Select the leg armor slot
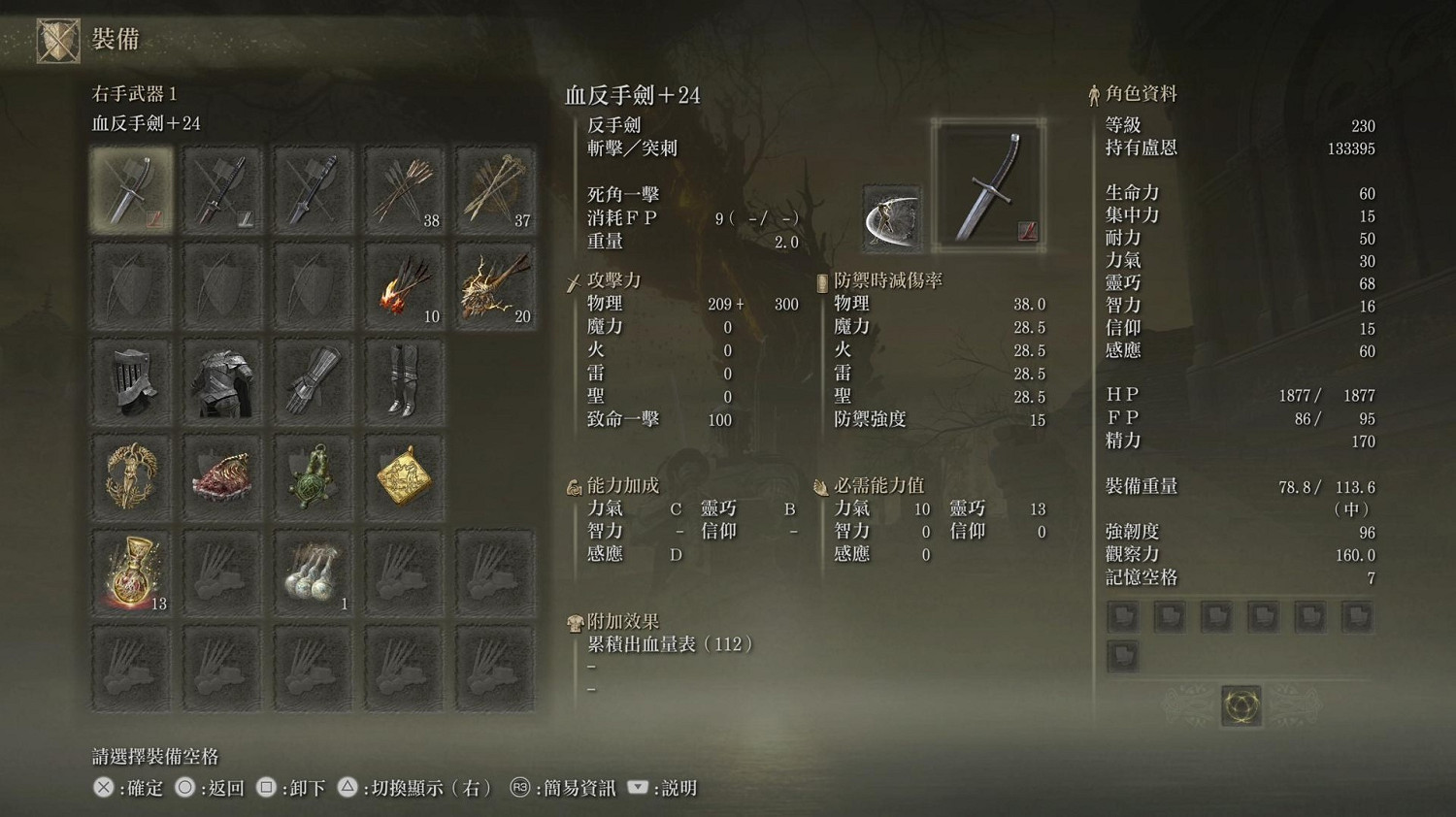 (x=404, y=379)
